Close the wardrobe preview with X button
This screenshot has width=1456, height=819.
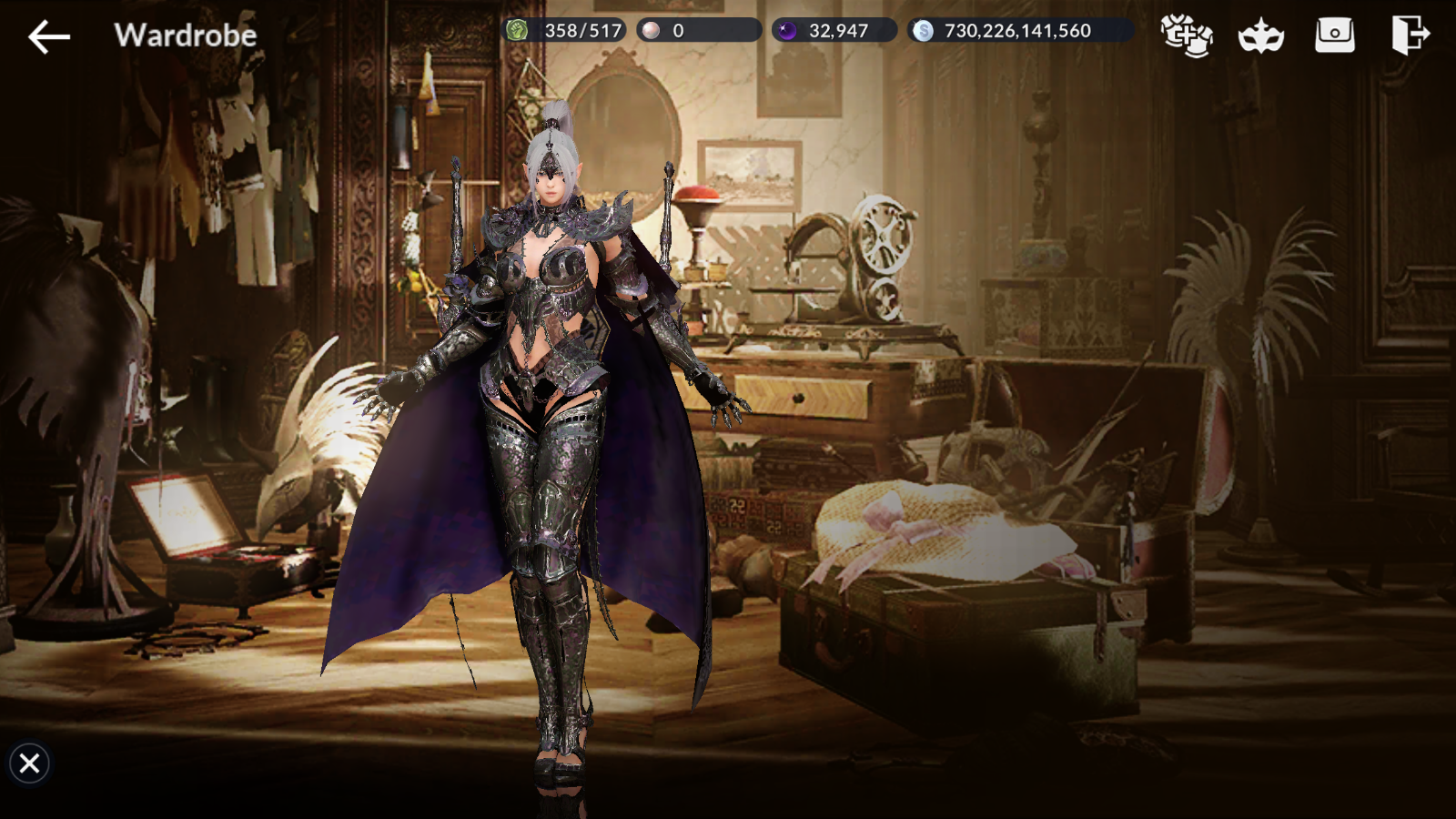29,763
